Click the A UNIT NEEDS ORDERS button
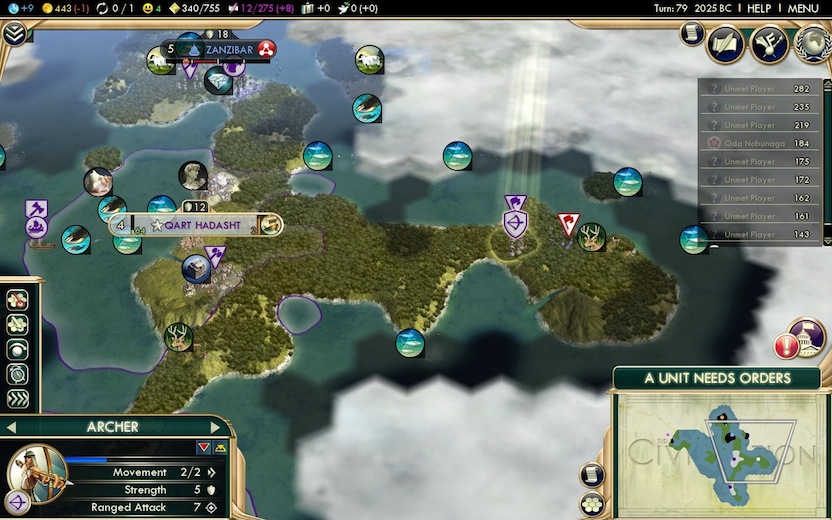Viewport: 832px width, 520px height. [x=717, y=379]
